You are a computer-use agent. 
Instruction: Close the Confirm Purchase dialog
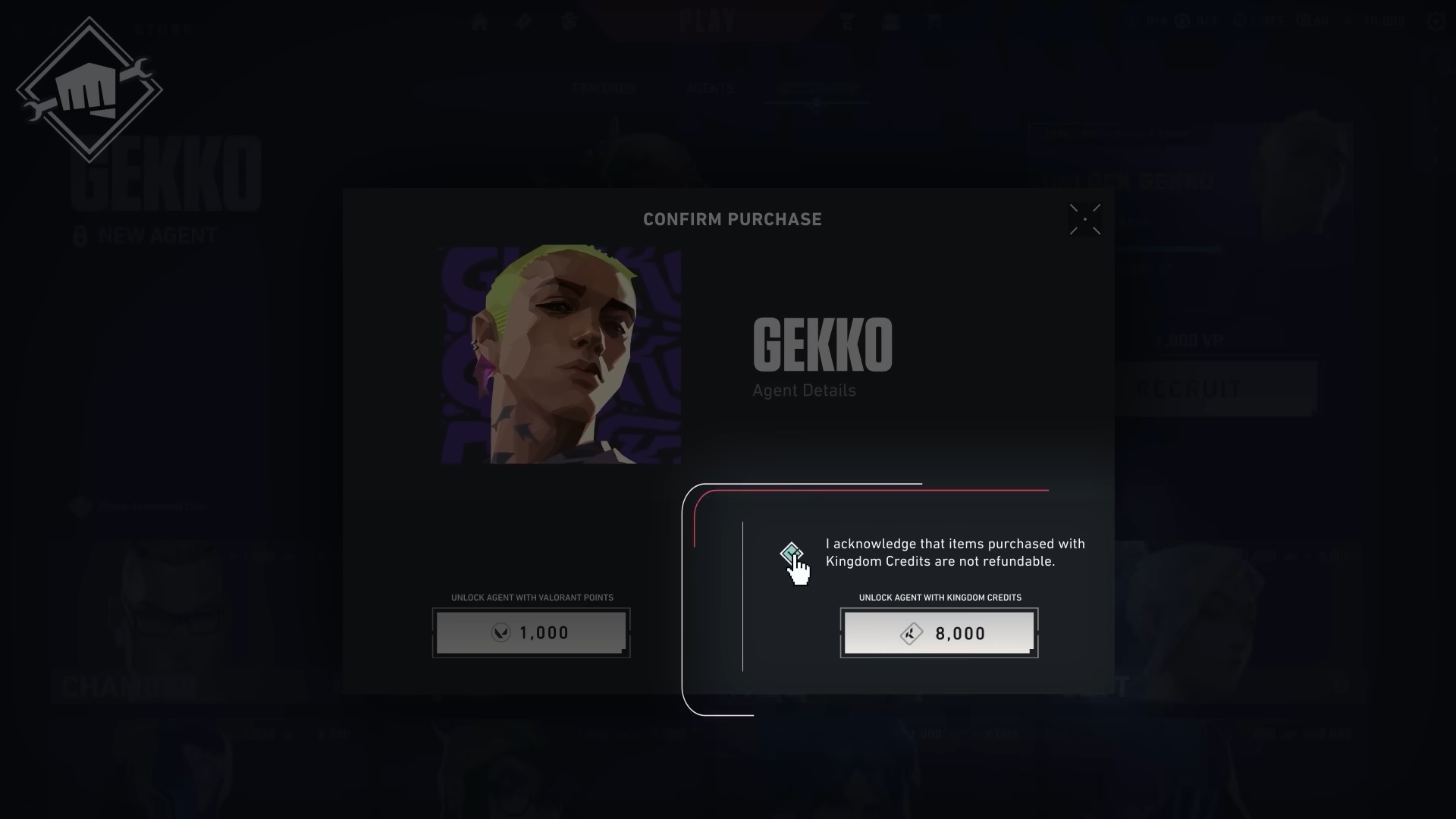pos(1084,219)
